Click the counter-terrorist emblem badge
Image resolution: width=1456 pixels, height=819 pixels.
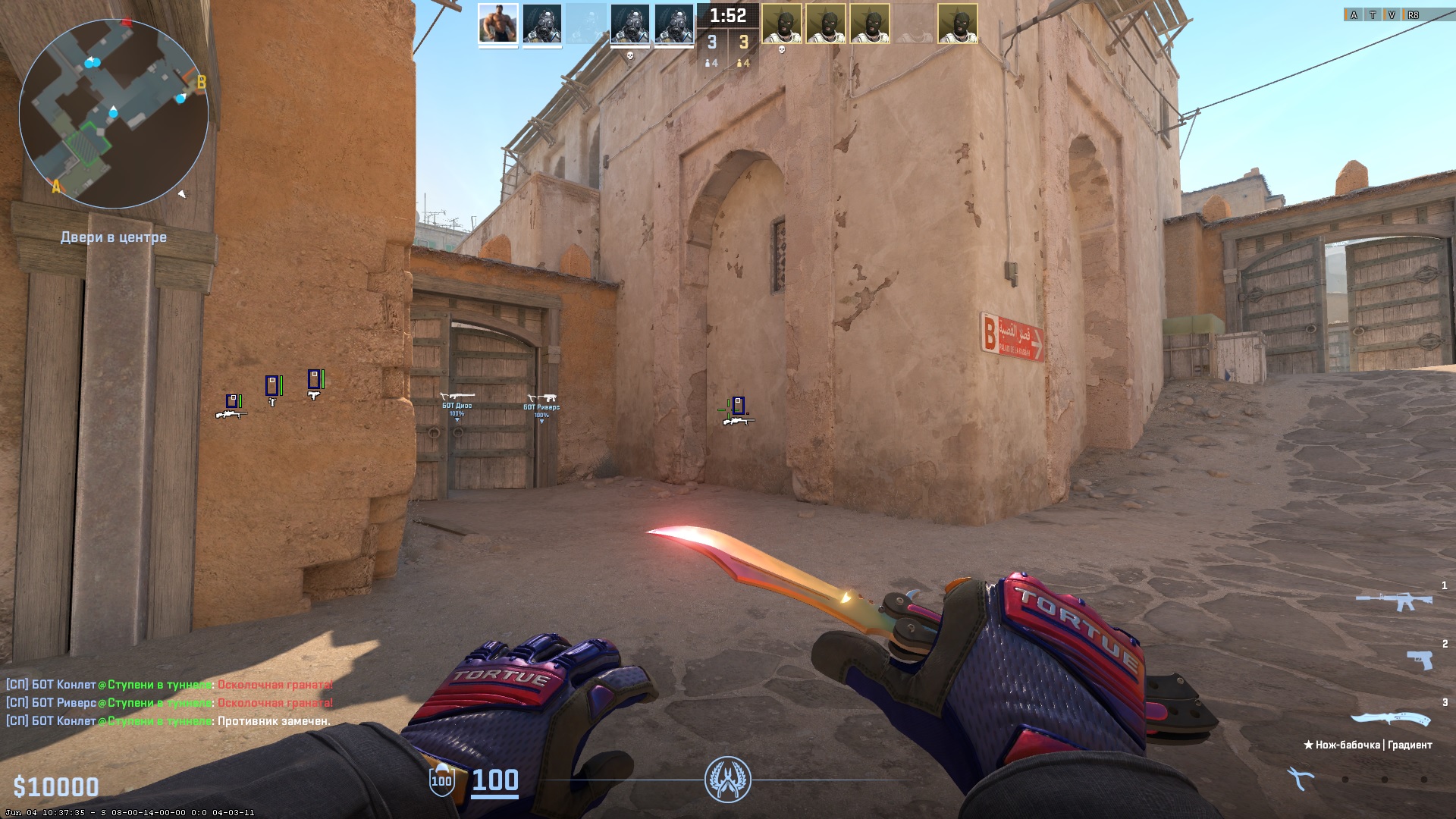pyautogui.click(x=727, y=780)
